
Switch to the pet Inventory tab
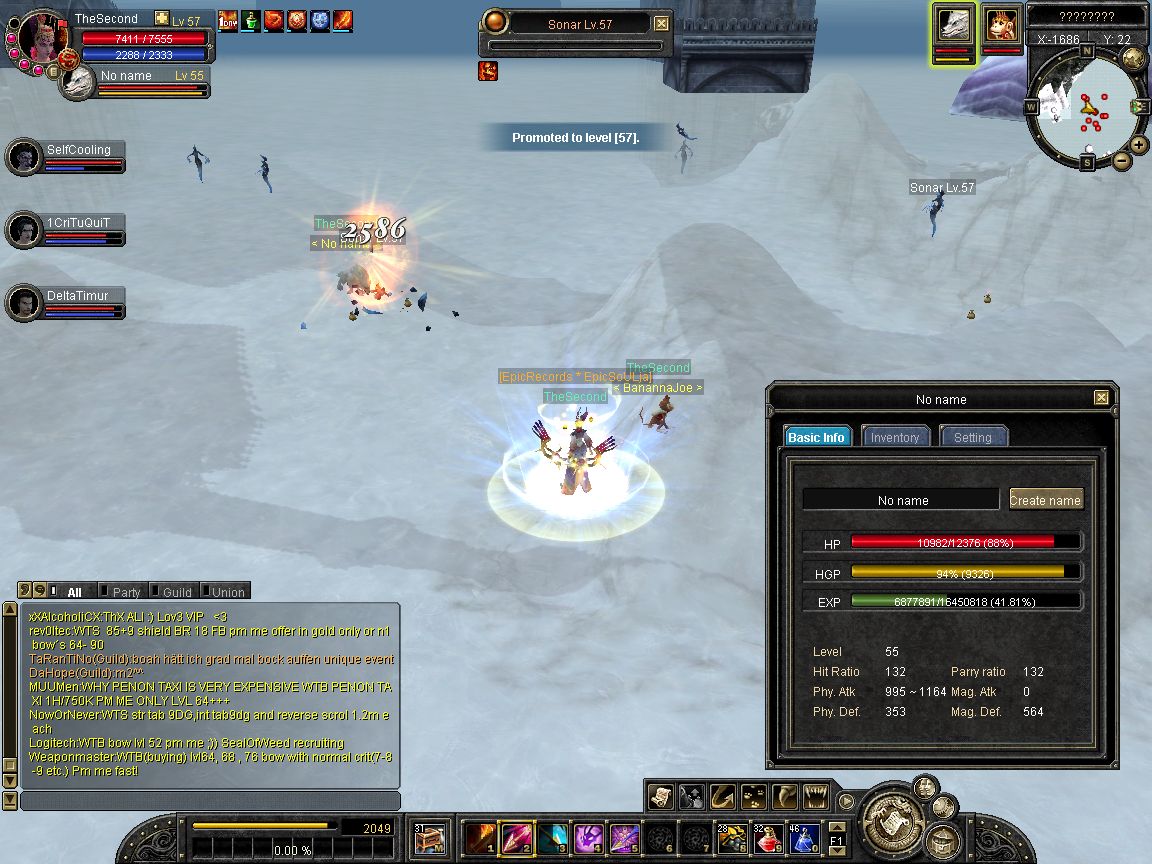[894, 437]
